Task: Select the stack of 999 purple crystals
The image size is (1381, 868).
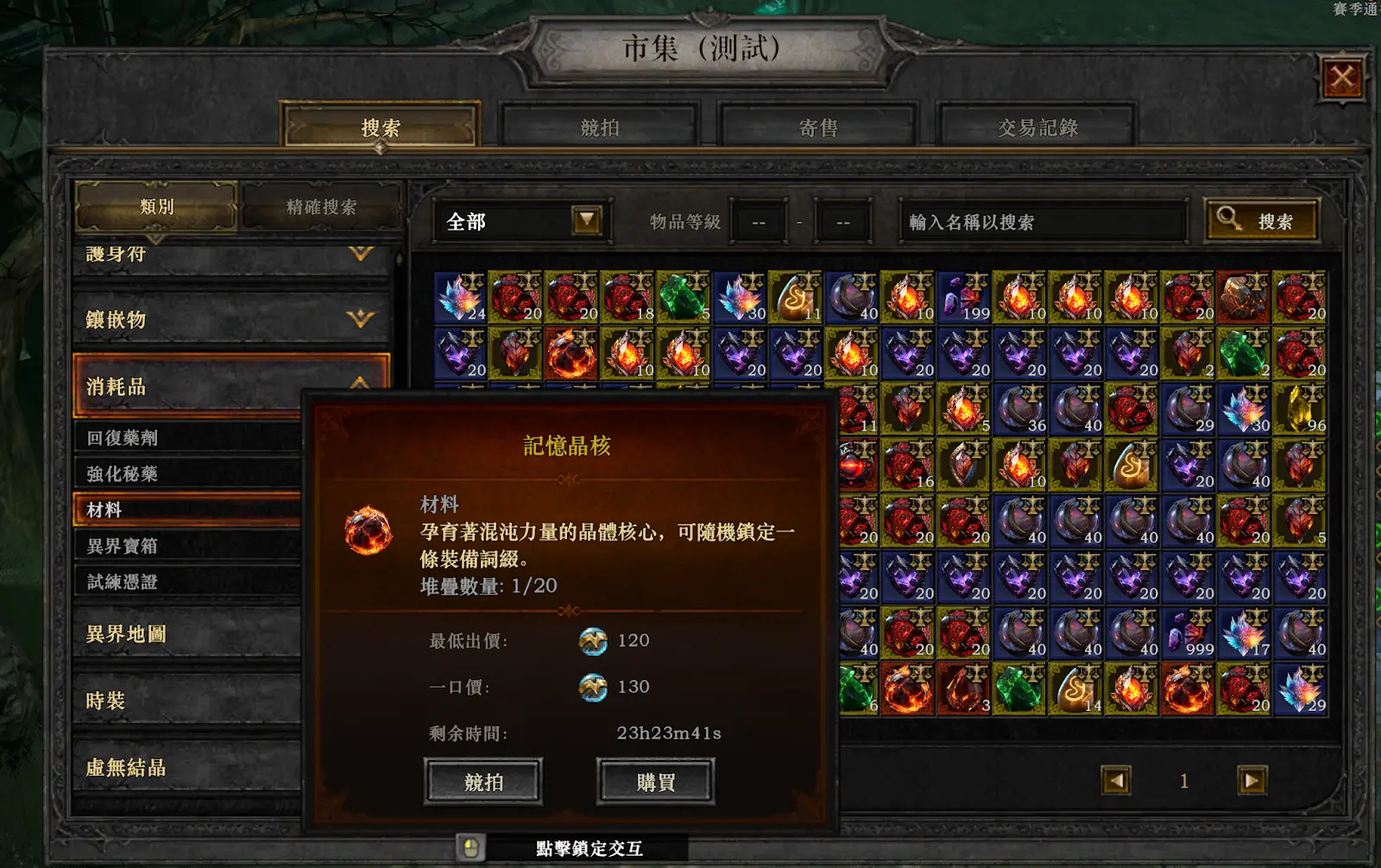Action: coord(1188,634)
